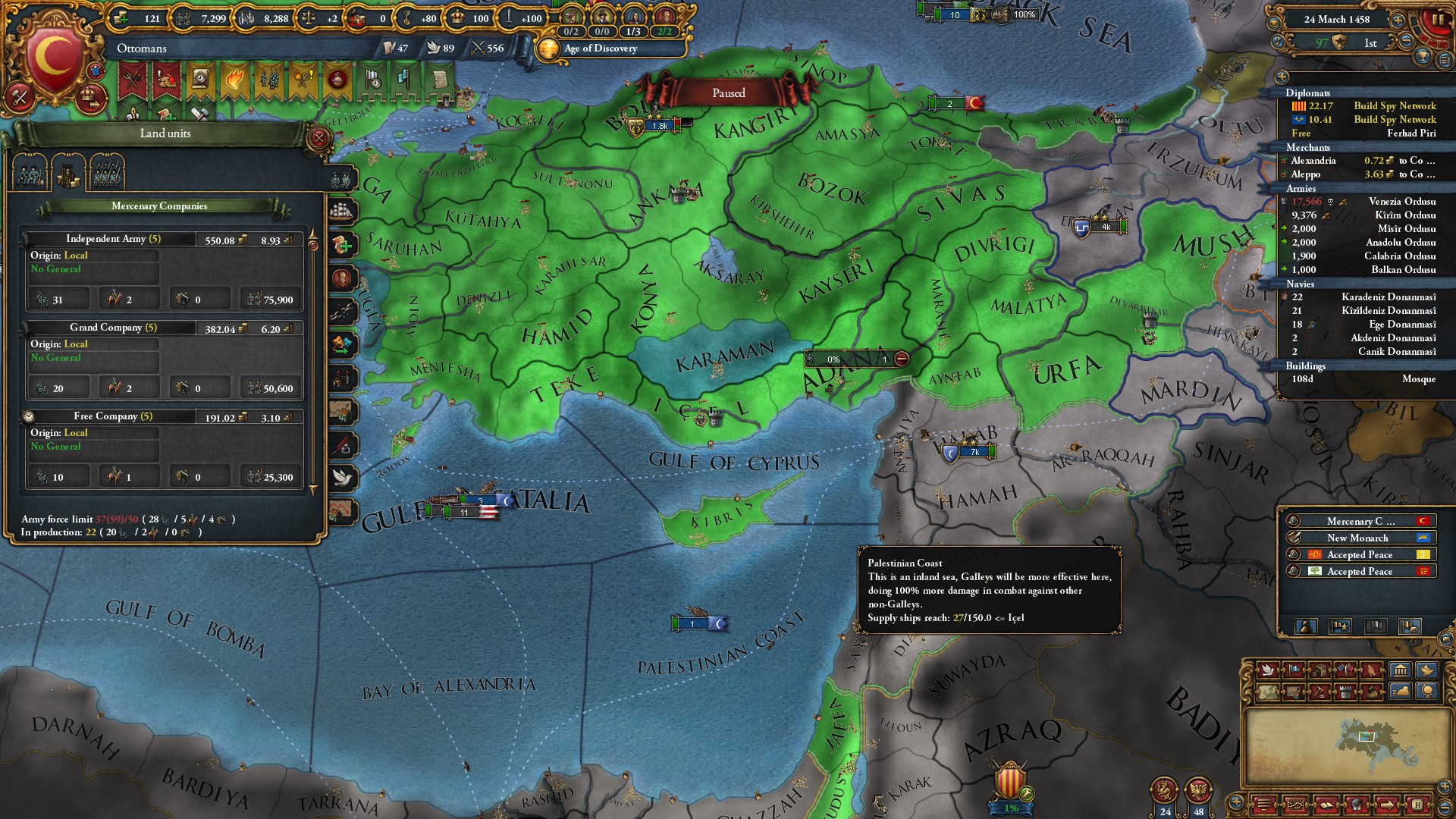Open the New Monarch message
1456x819 pixels.
click(x=1357, y=538)
